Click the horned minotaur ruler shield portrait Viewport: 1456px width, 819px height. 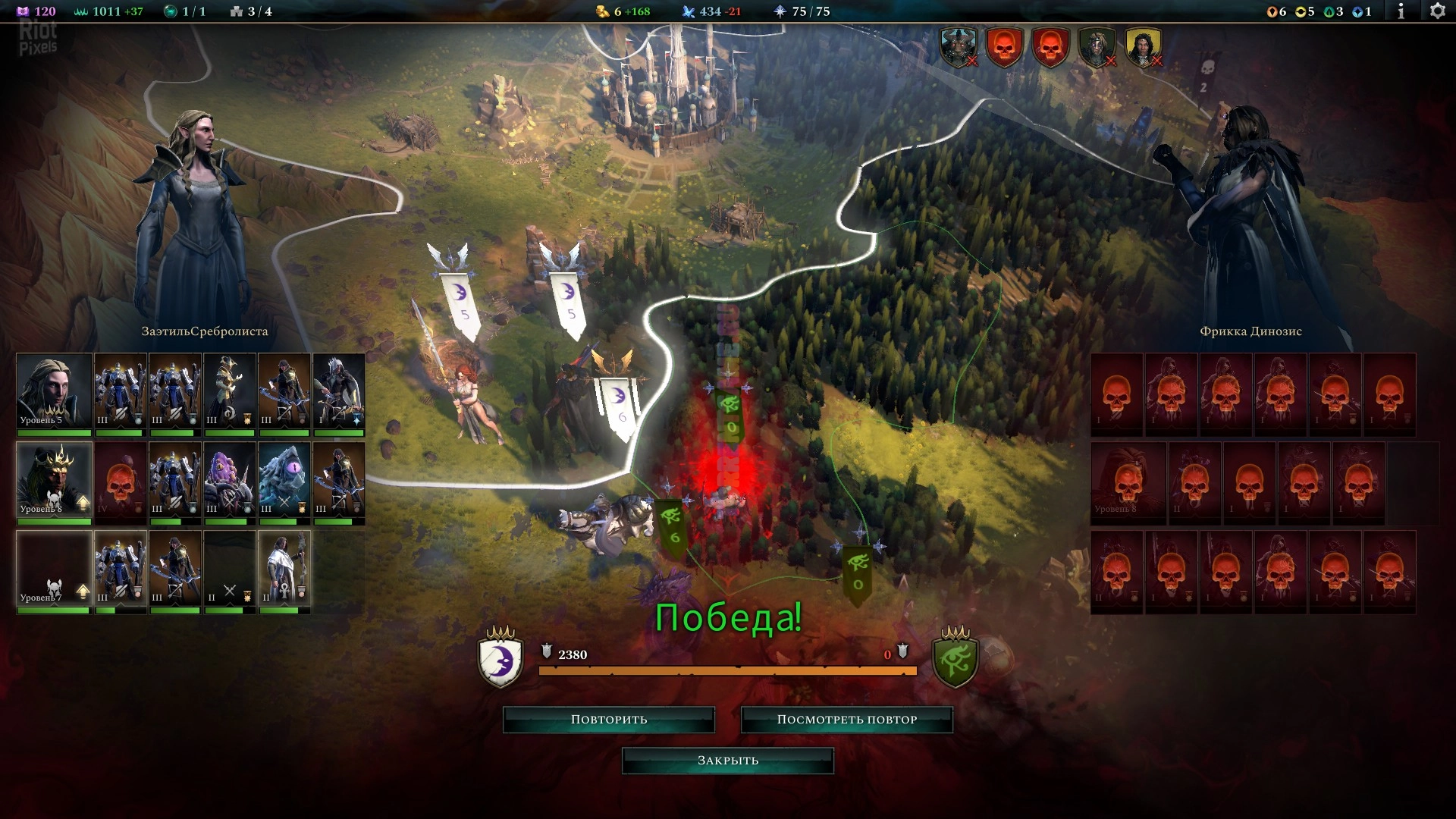click(x=959, y=47)
